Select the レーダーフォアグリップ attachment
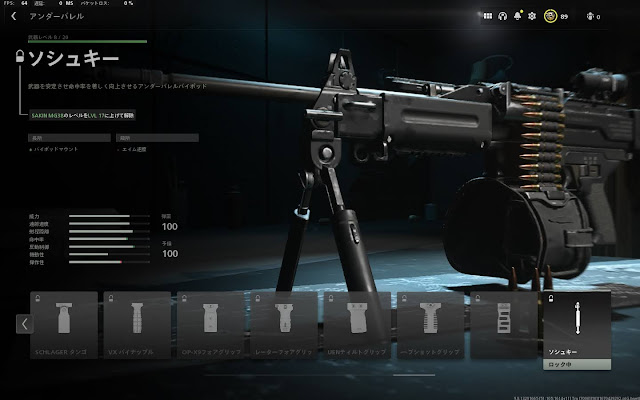 click(284, 325)
